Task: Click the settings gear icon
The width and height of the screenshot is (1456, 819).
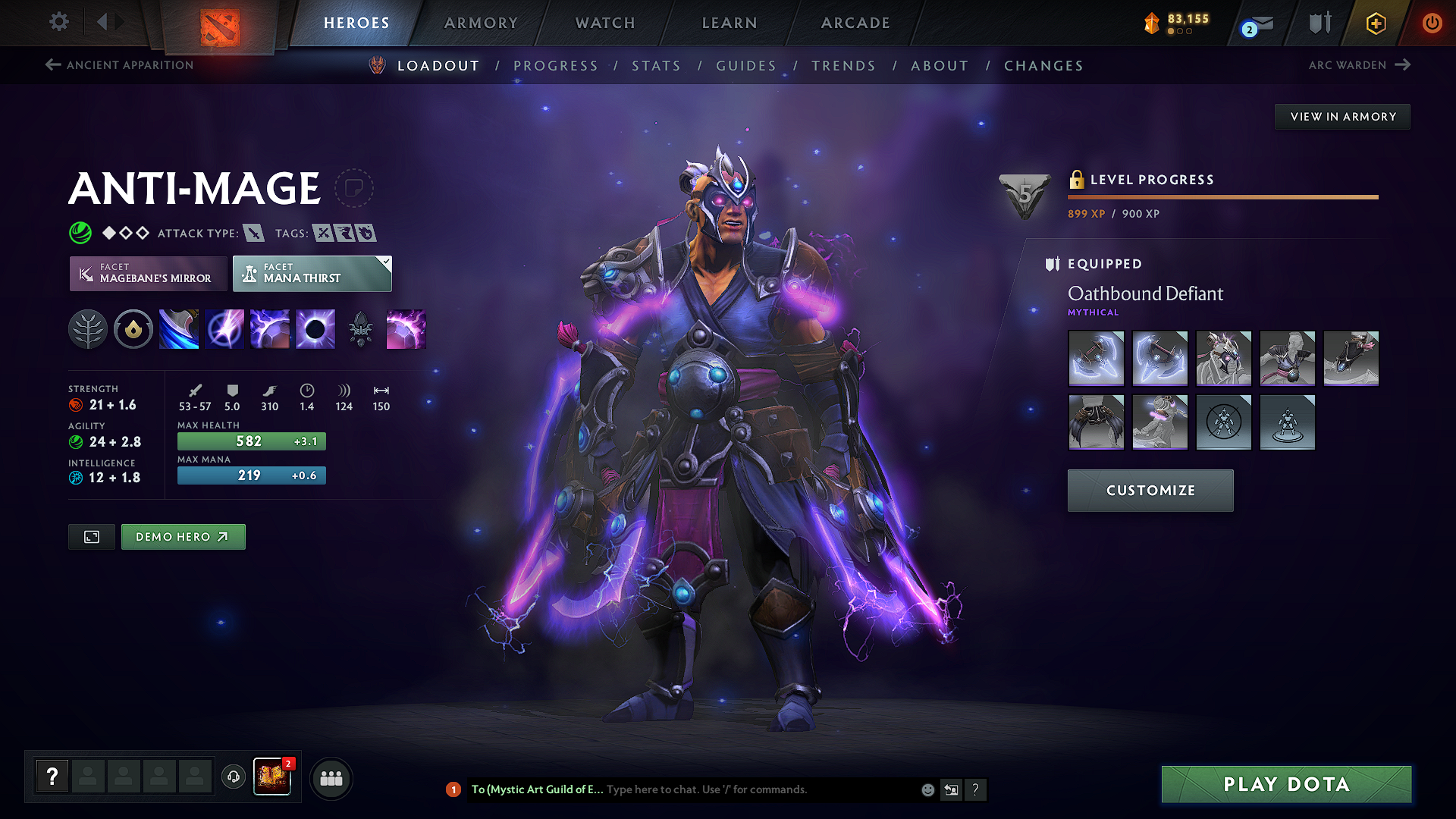Action: tap(58, 22)
